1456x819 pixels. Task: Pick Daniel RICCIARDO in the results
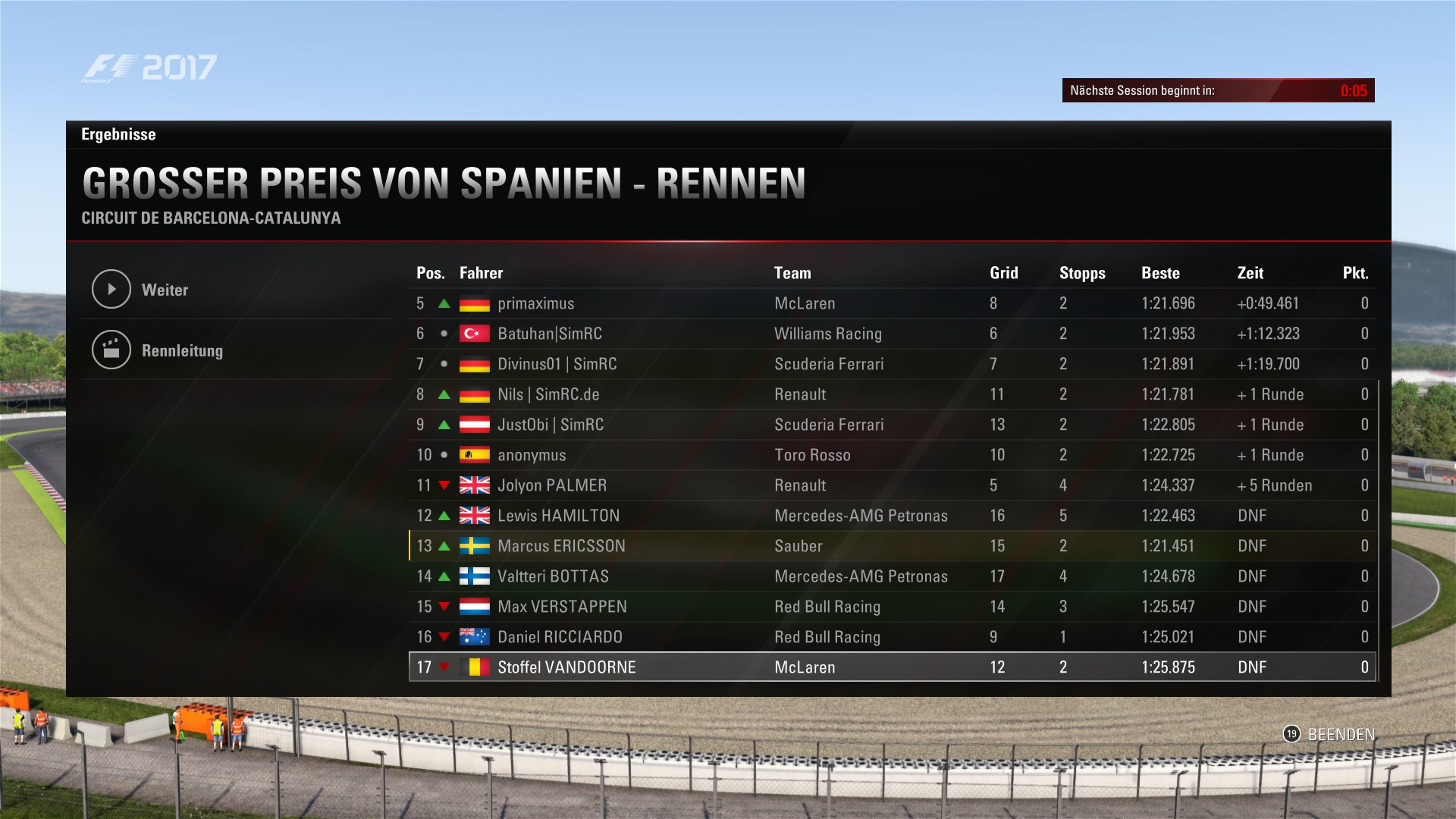tap(560, 637)
